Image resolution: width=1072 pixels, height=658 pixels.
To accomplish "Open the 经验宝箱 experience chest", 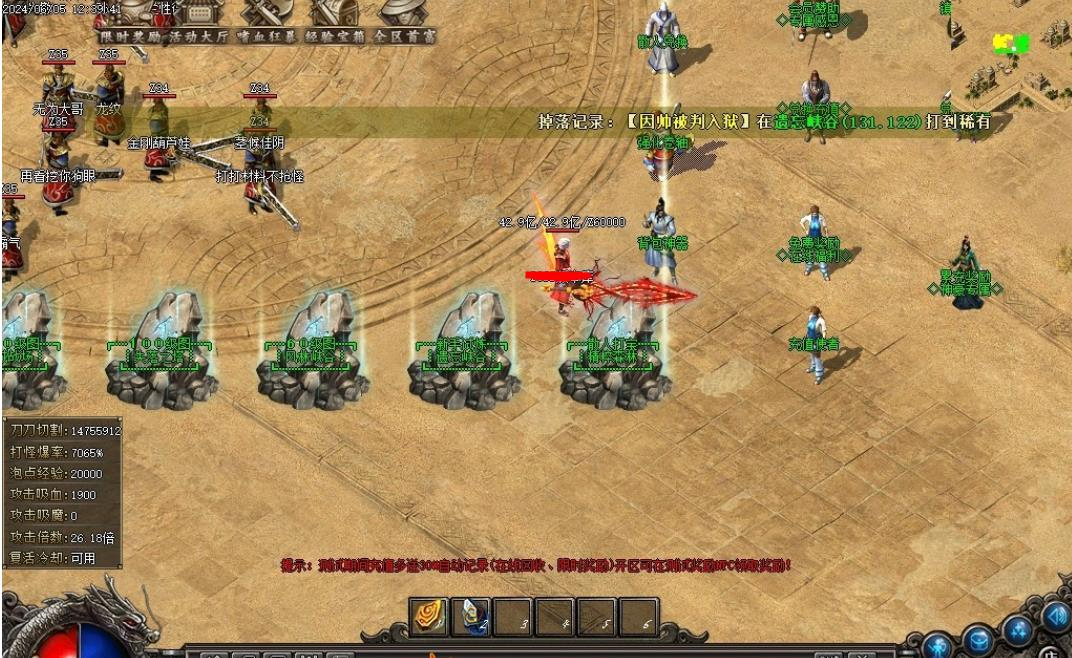I will (x=335, y=36).
